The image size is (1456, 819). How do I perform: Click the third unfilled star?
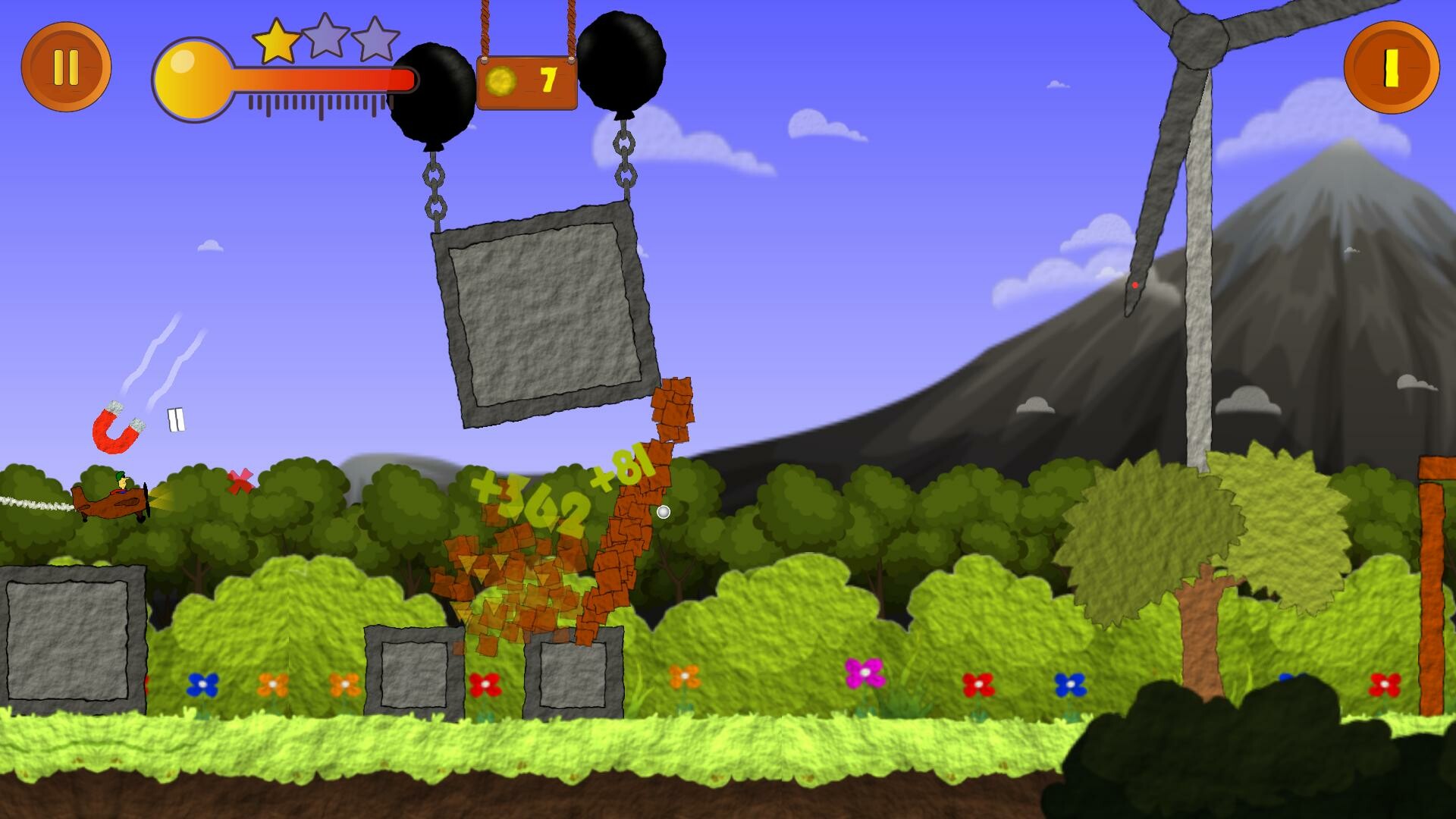coord(377,36)
